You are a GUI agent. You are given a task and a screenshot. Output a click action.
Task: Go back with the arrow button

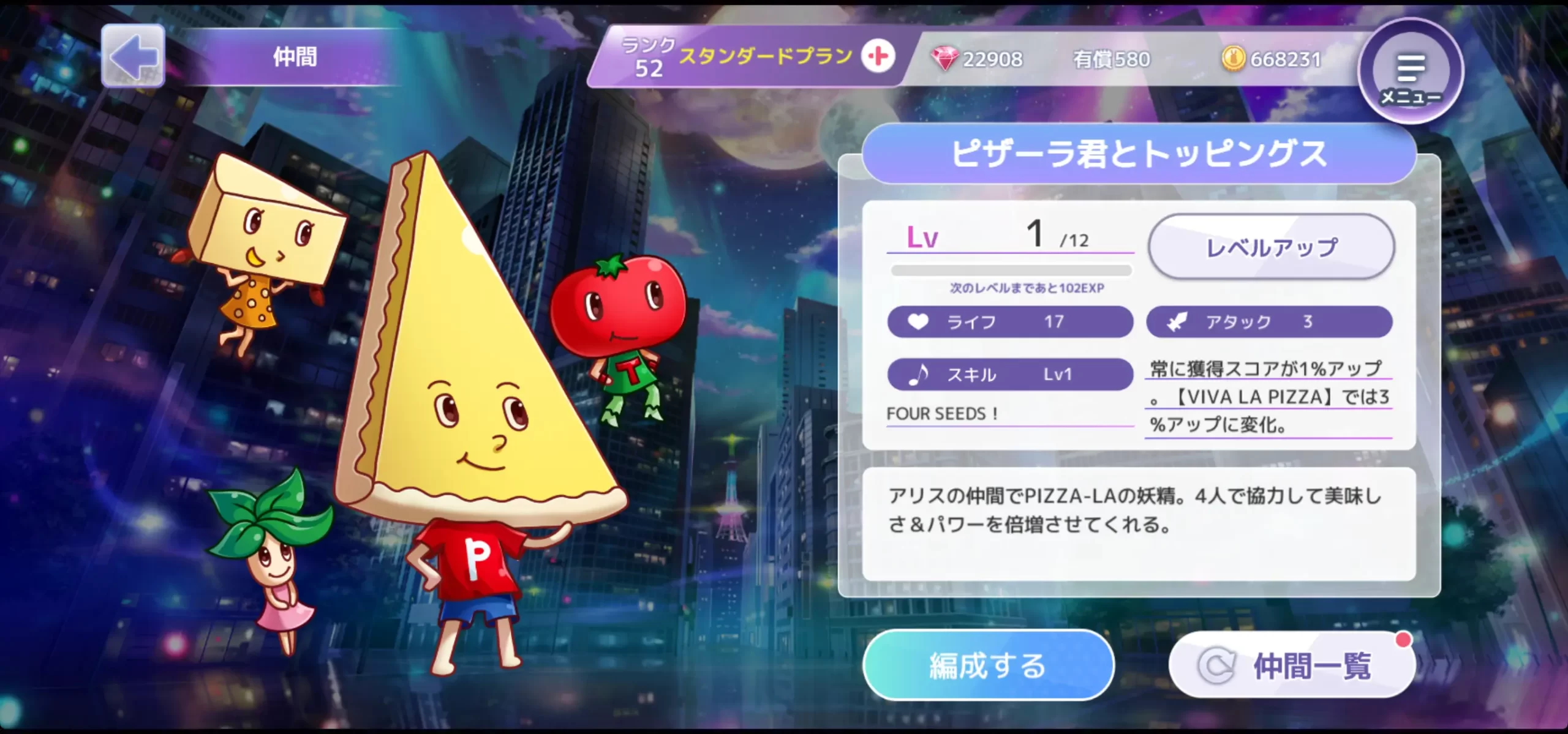pyautogui.click(x=133, y=56)
